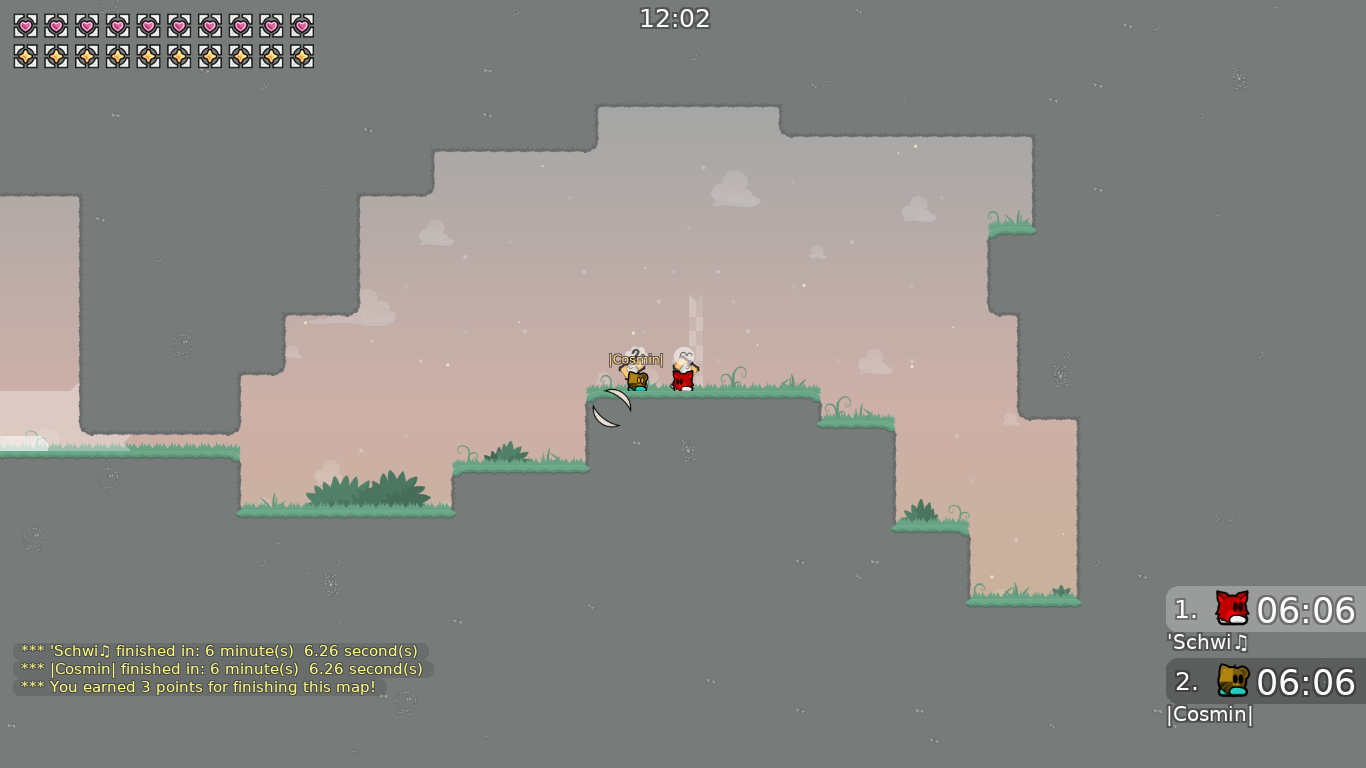
Task: Click the first heart icon in the health bar
Action: pyautogui.click(x=25, y=26)
